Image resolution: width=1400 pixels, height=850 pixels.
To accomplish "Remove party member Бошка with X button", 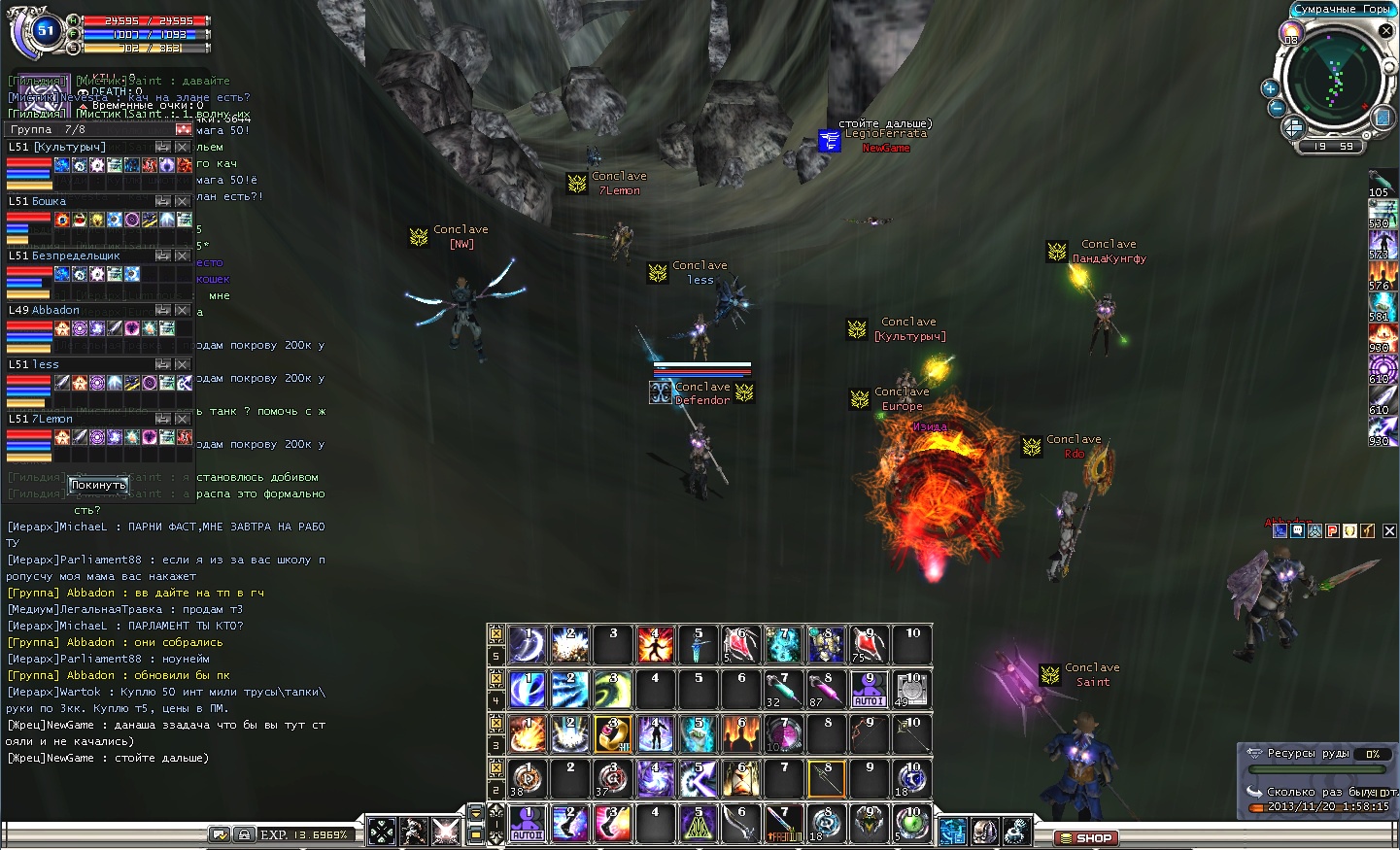I will coord(183,201).
